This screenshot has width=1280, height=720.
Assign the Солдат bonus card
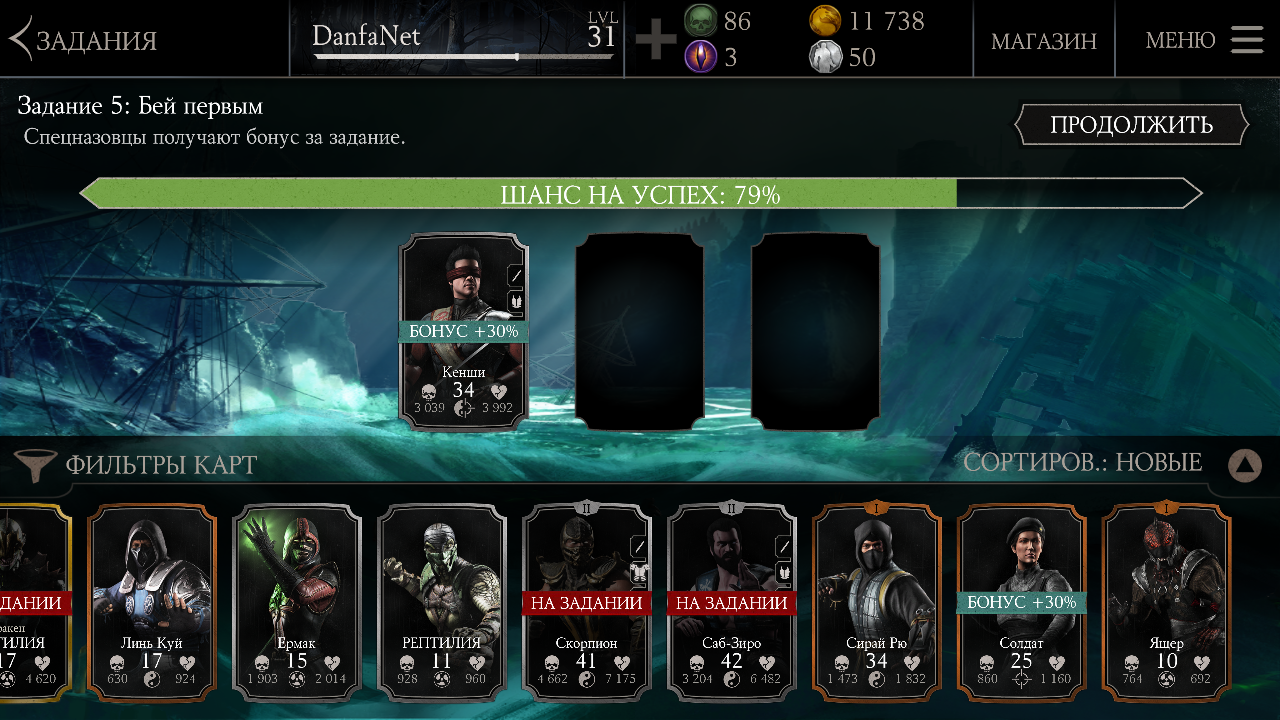pyautogui.click(x=1022, y=603)
